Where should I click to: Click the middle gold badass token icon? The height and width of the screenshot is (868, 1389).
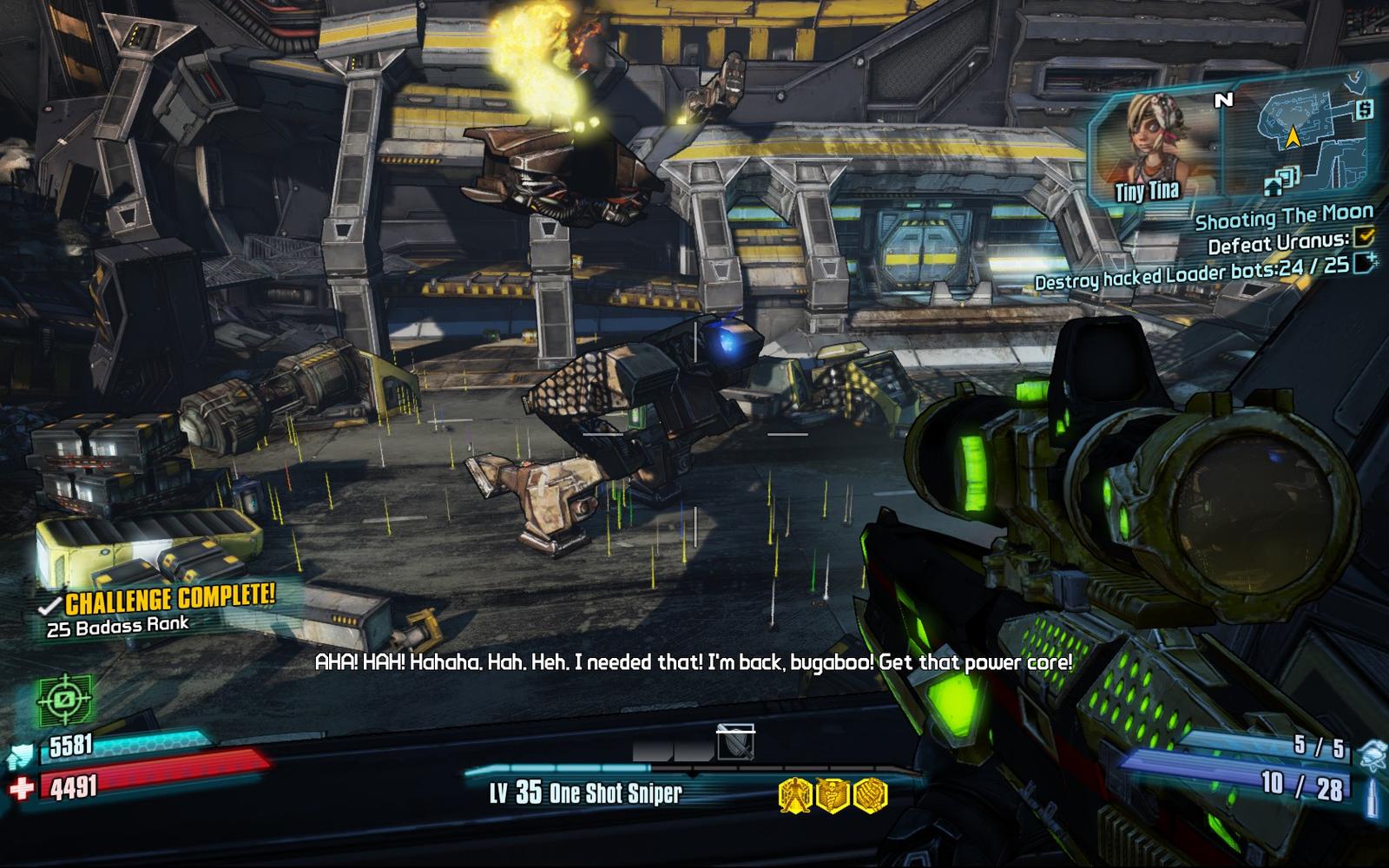pos(832,794)
